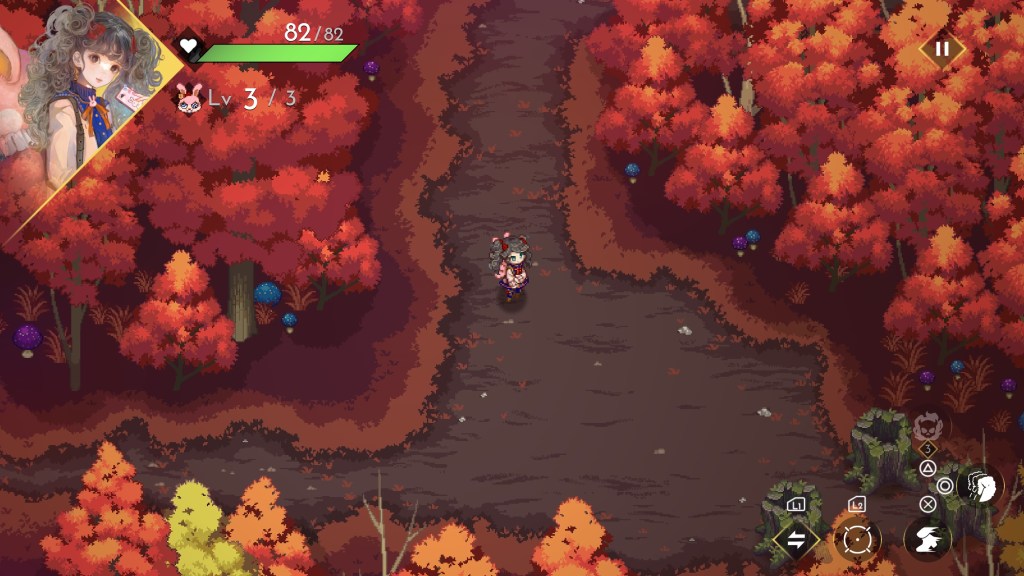Viewport: 1024px width, 576px height.
Task: Tap the swap arrows diamond button
Action: tap(797, 540)
